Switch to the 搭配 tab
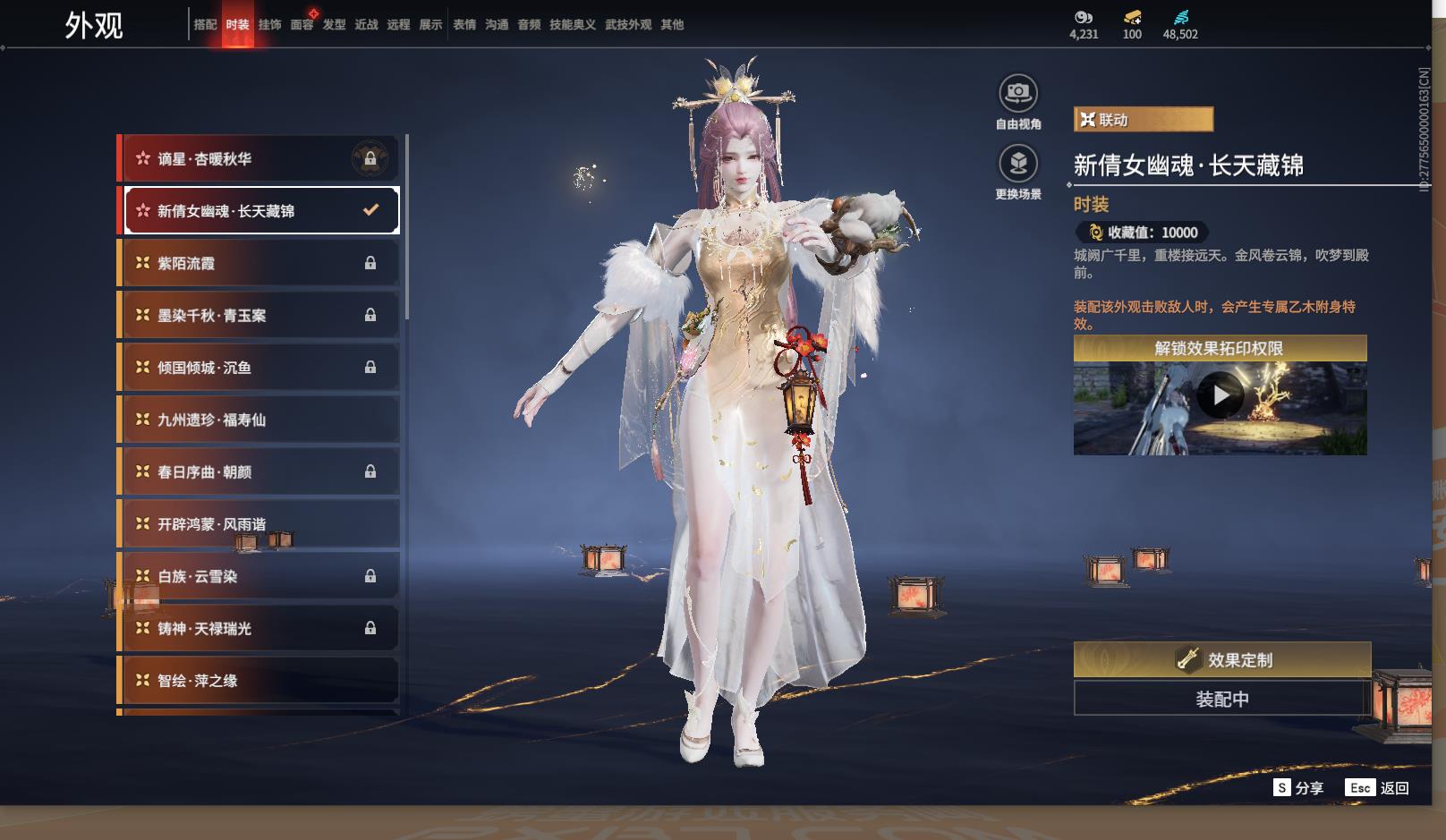The width and height of the screenshot is (1446, 840). click(x=205, y=25)
